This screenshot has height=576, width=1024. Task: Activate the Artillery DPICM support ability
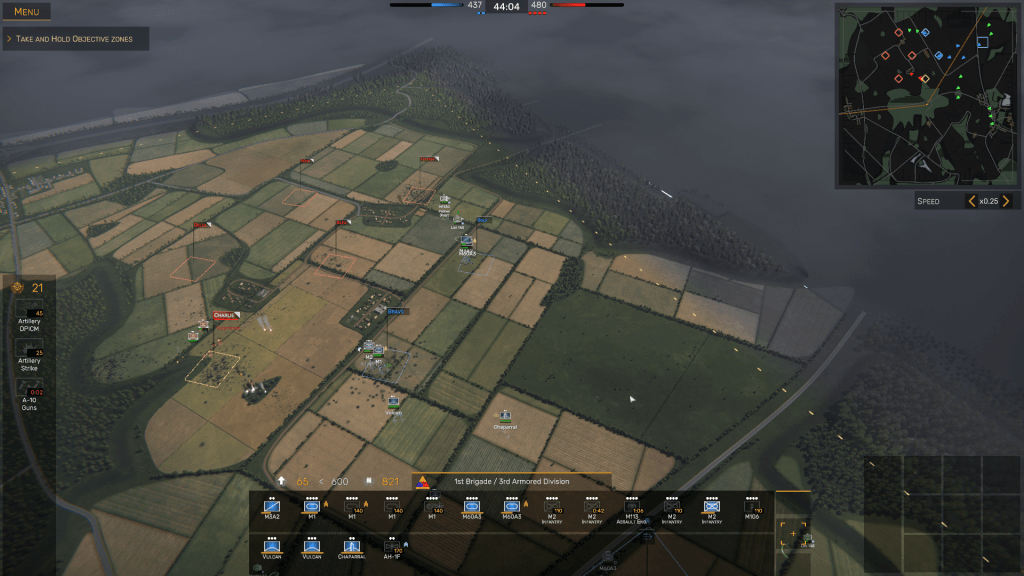click(29, 321)
